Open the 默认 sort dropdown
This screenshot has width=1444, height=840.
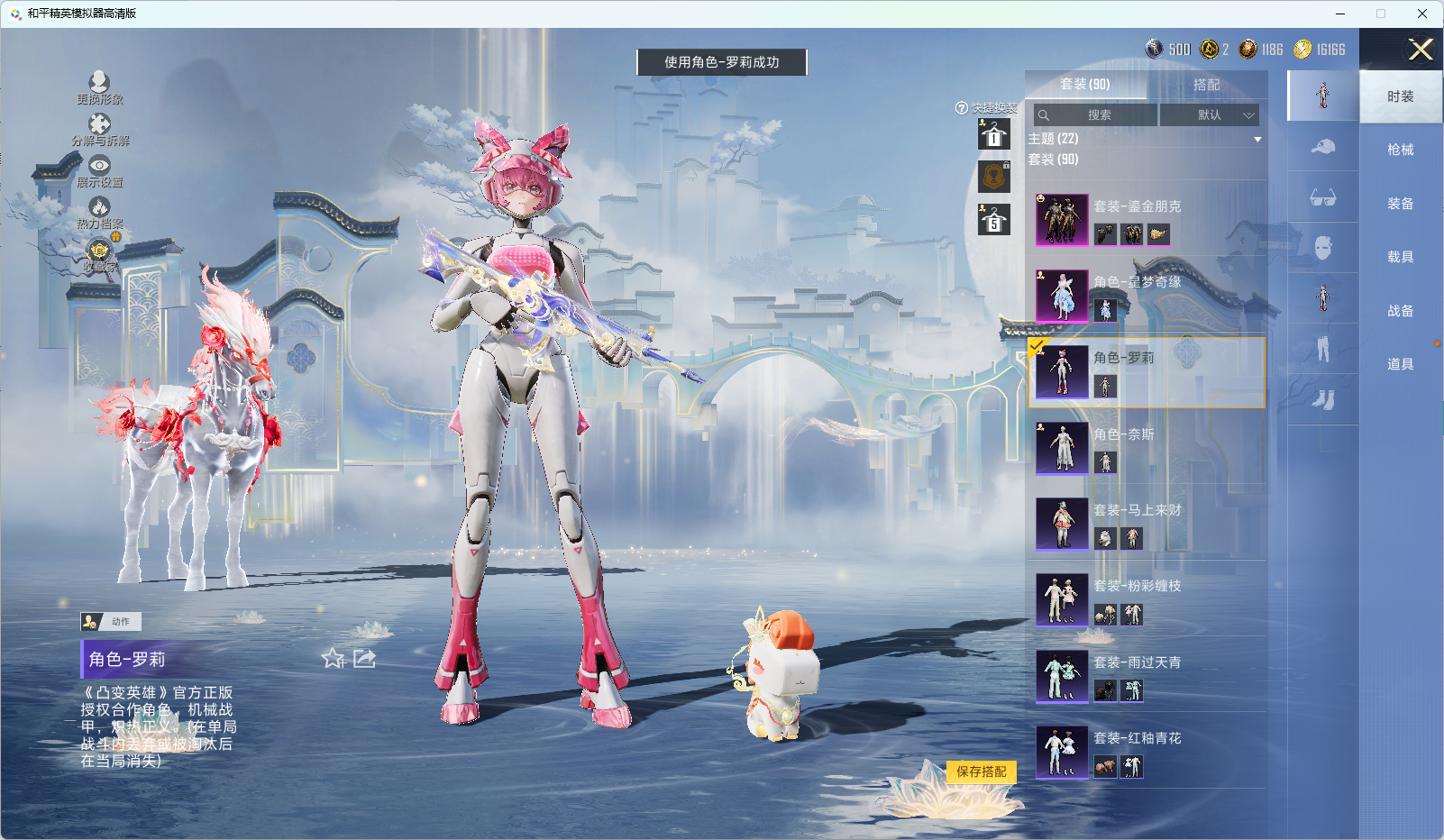[x=1209, y=115]
